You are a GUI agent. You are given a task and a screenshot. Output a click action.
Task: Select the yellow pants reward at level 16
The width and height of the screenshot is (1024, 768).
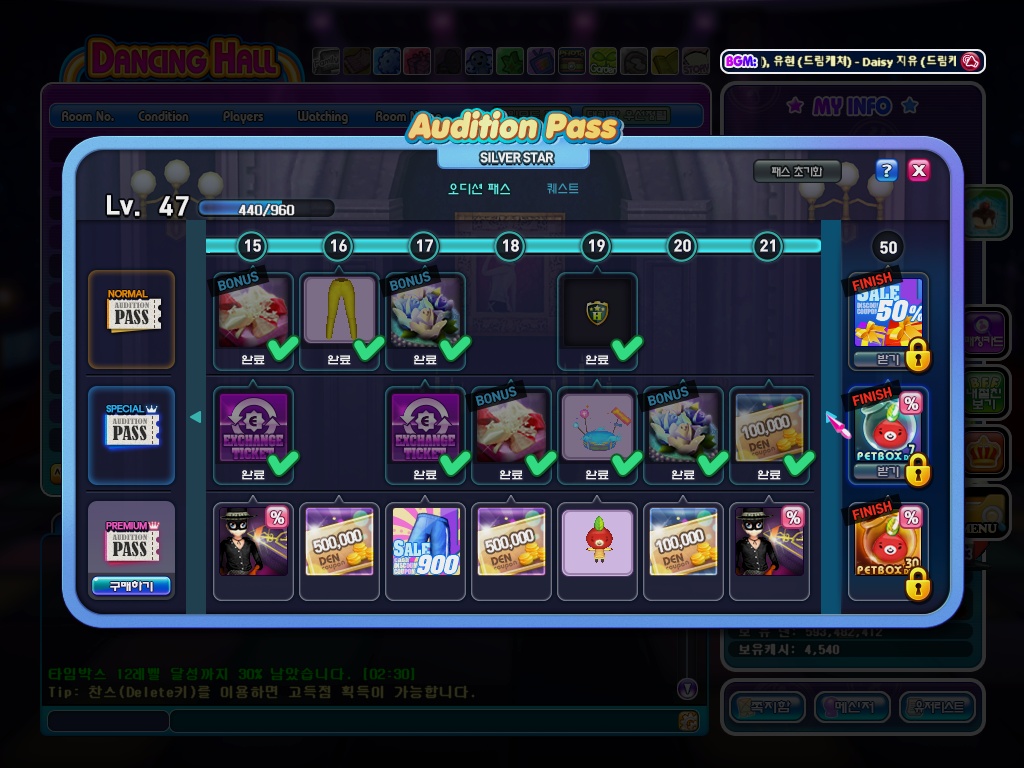pyautogui.click(x=339, y=312)
